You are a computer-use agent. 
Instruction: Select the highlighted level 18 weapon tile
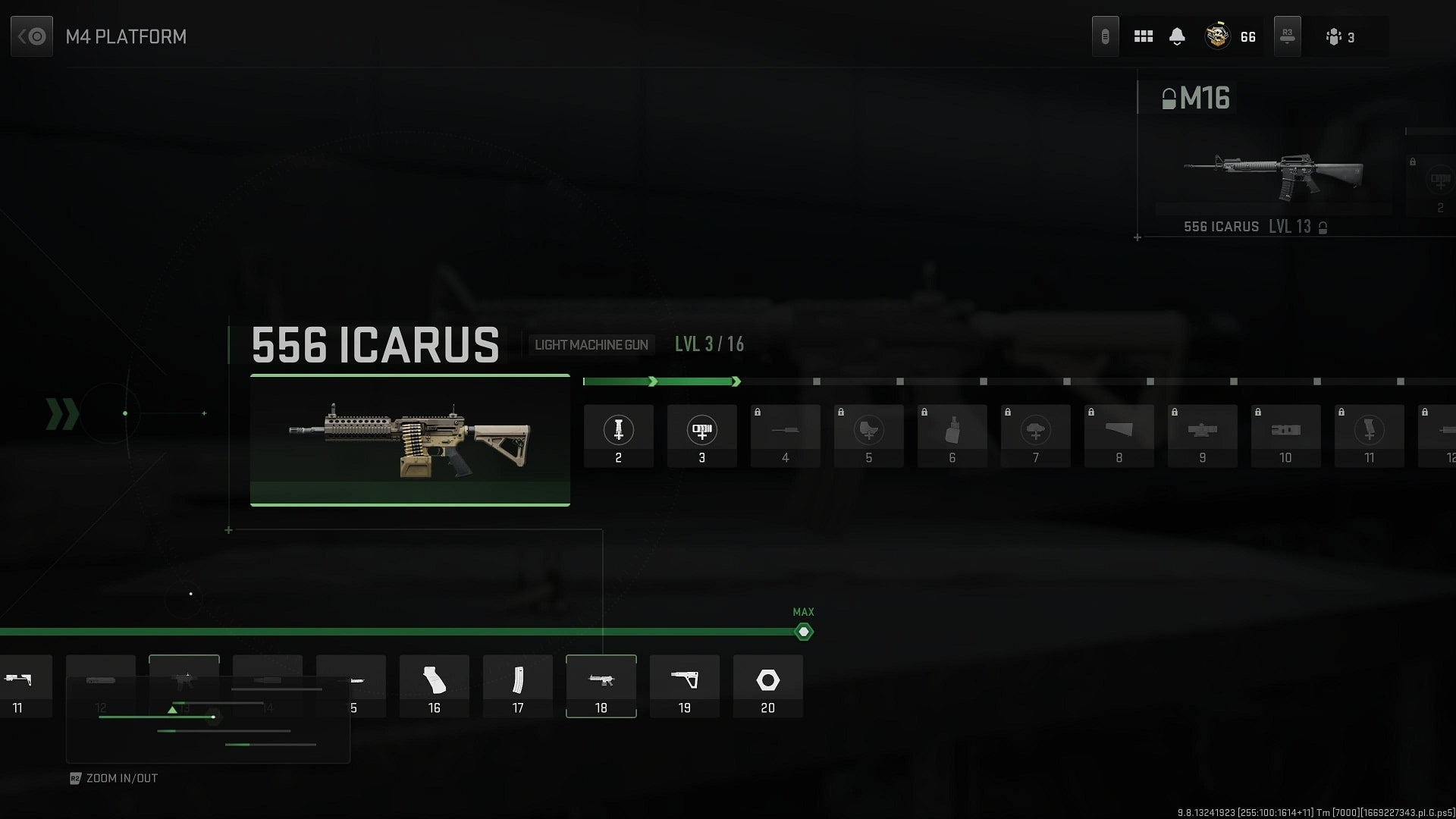601,686
